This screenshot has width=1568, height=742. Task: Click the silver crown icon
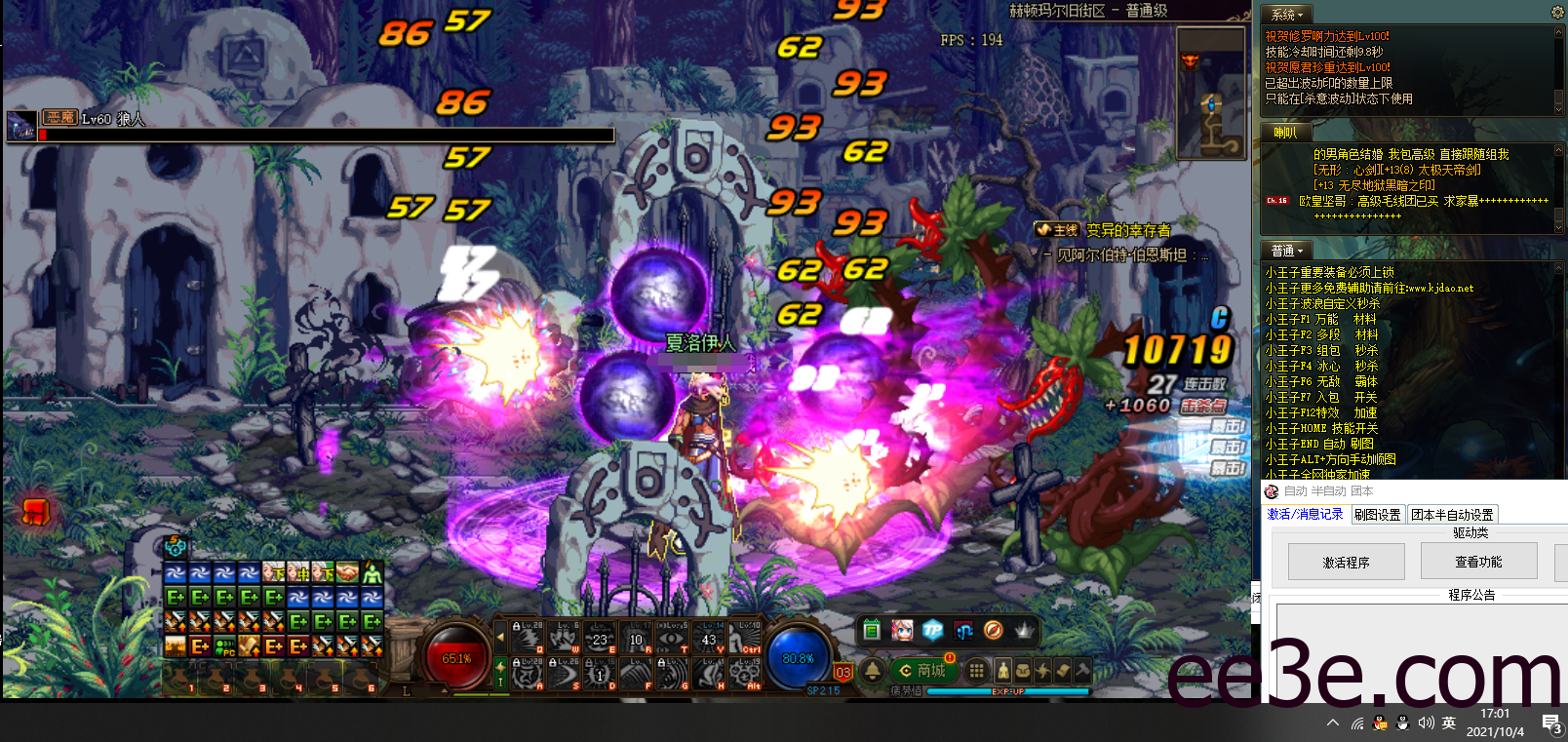[1024, 630]
